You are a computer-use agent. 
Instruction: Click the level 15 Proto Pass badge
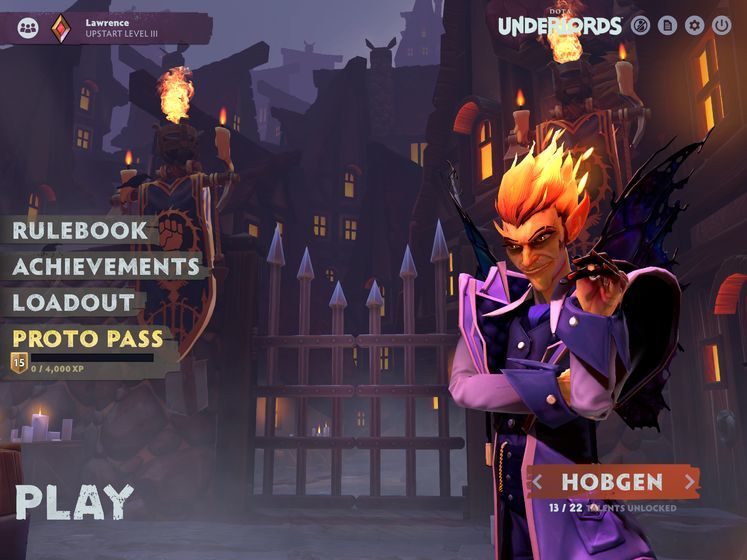coord(19,363)
